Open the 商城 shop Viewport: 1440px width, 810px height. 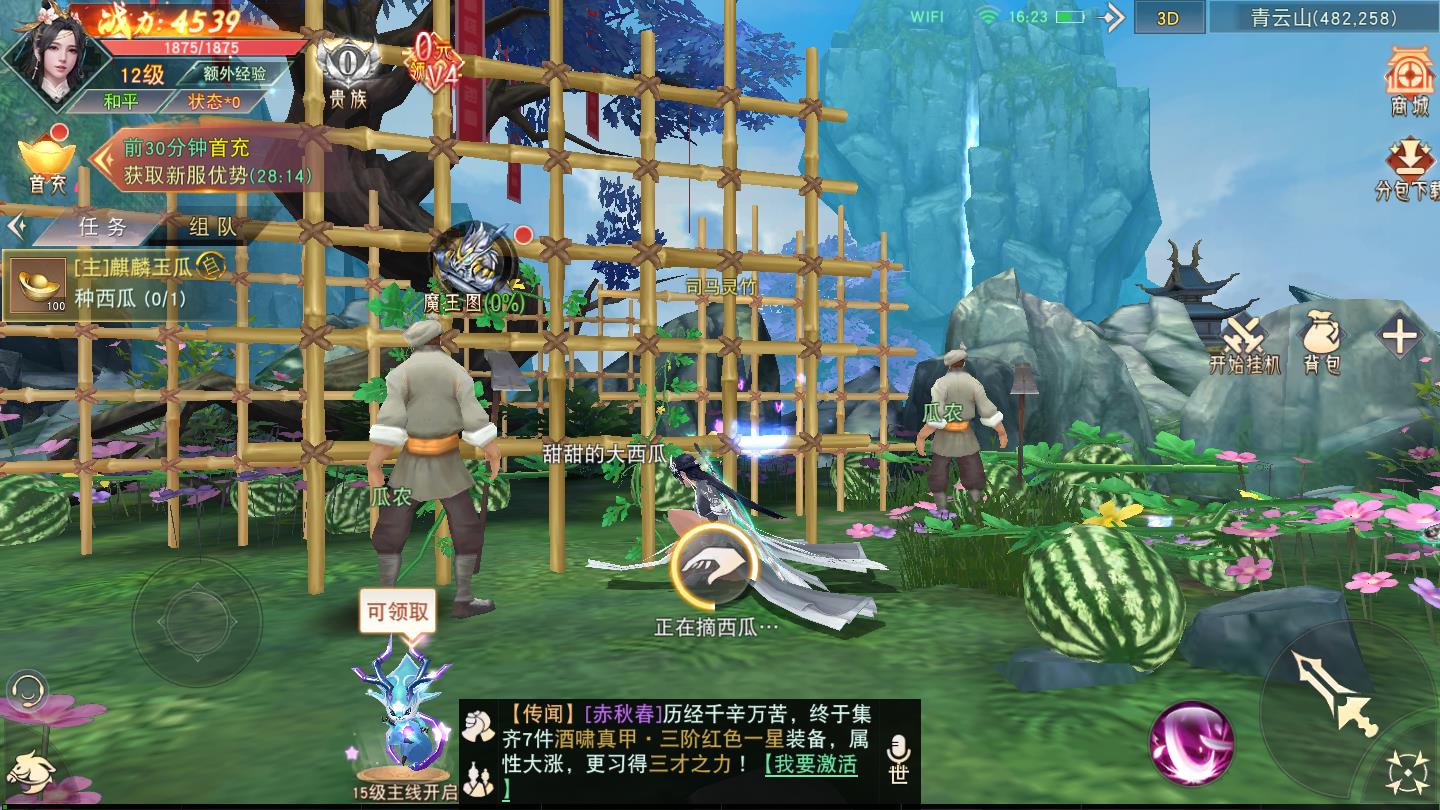1410,80
